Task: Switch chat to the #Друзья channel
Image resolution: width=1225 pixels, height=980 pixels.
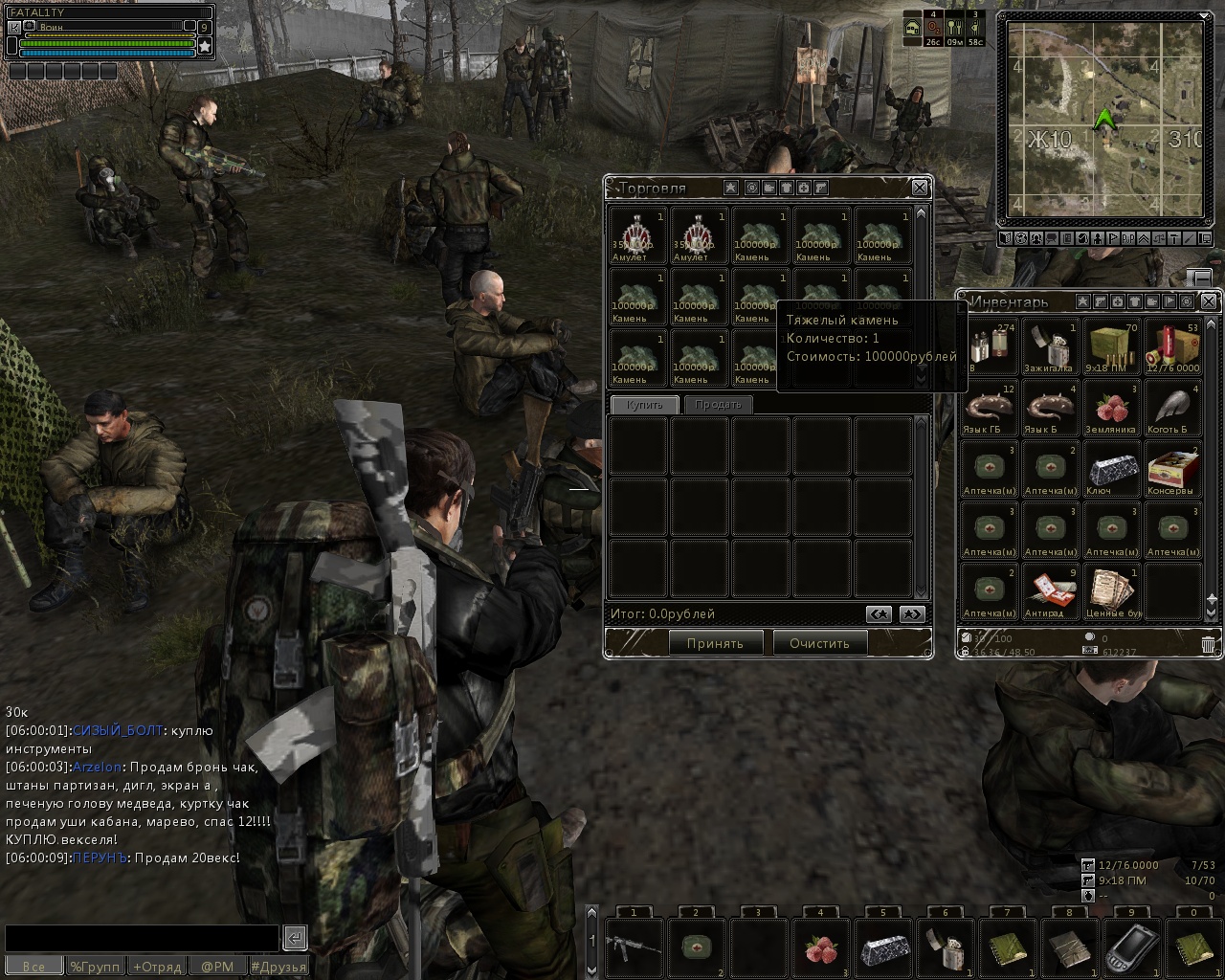Action: pyautogui.click(x=278, y=967)
